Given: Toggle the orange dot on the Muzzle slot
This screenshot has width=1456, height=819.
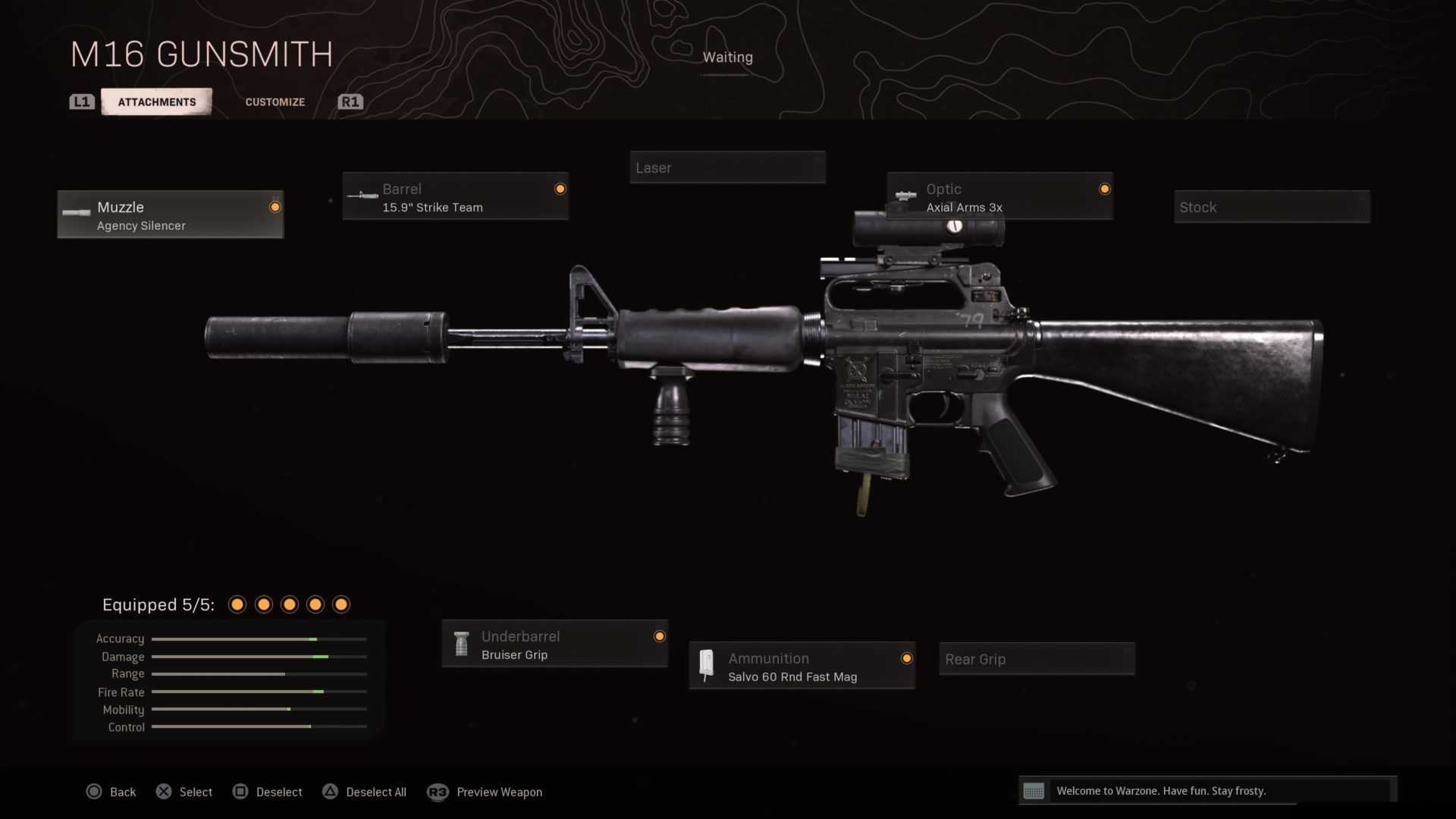Looking at the screenshot, I should 275,206.
